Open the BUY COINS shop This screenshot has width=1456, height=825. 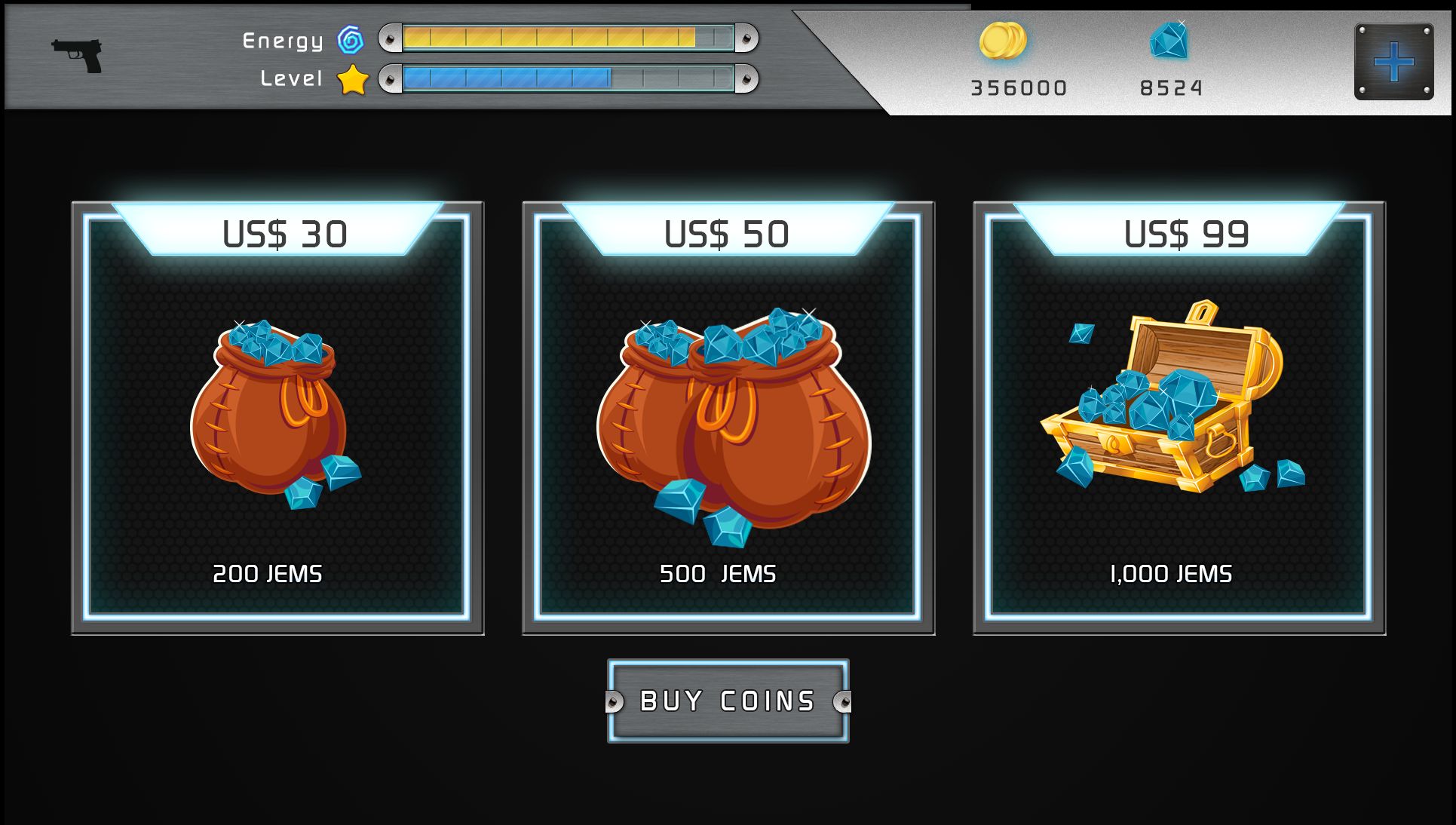[728, 701]
